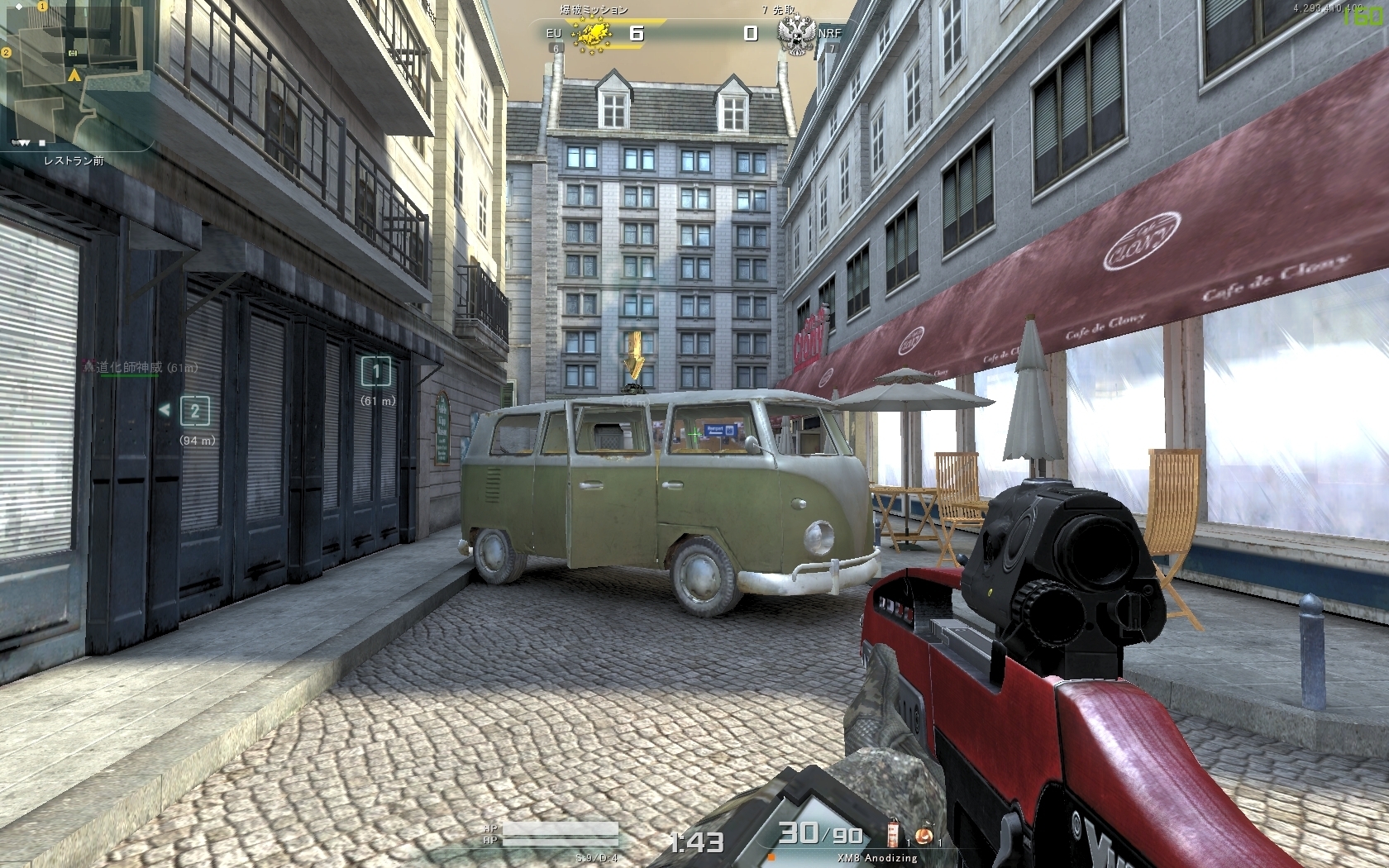Click objective marker 1 showing 61 m
1389x868 pixels.
click(x=376, y=371)
